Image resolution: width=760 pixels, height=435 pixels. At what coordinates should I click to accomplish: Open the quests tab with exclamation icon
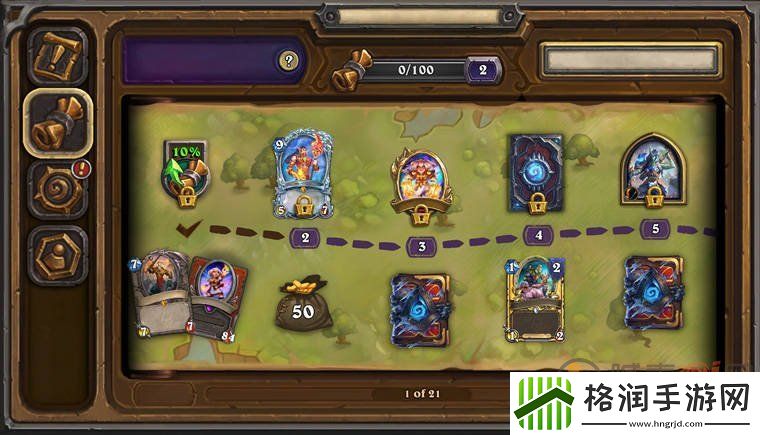coord(57,55)
